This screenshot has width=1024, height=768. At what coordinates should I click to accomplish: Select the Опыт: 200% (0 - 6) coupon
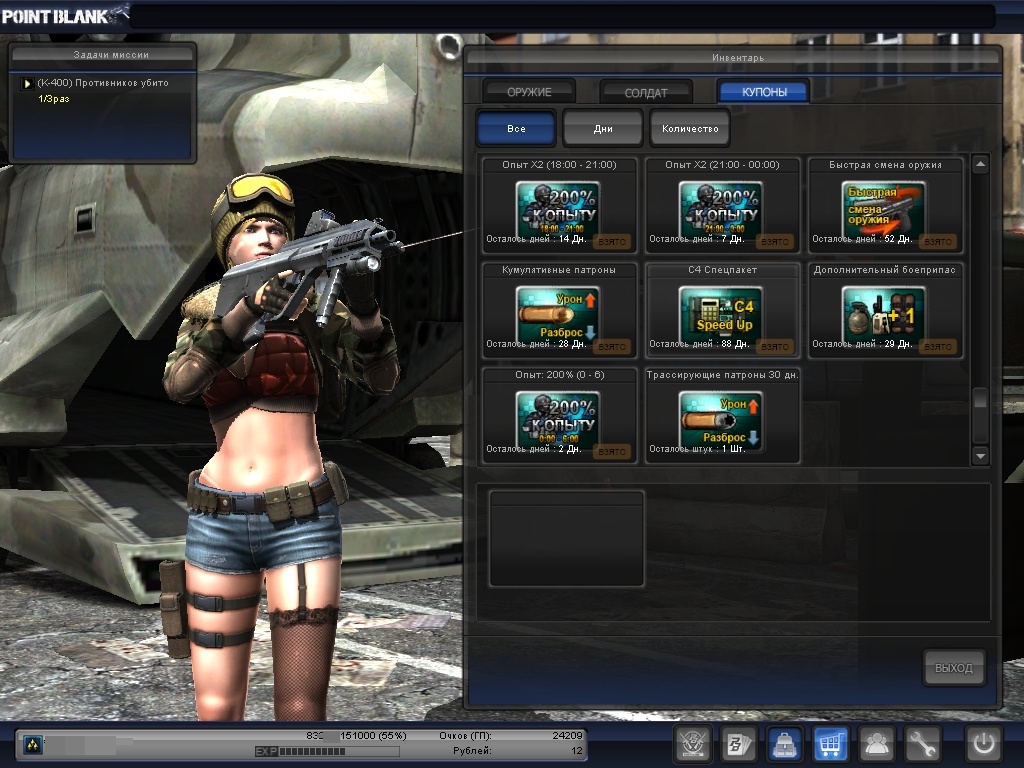click(x=558, y=415)
